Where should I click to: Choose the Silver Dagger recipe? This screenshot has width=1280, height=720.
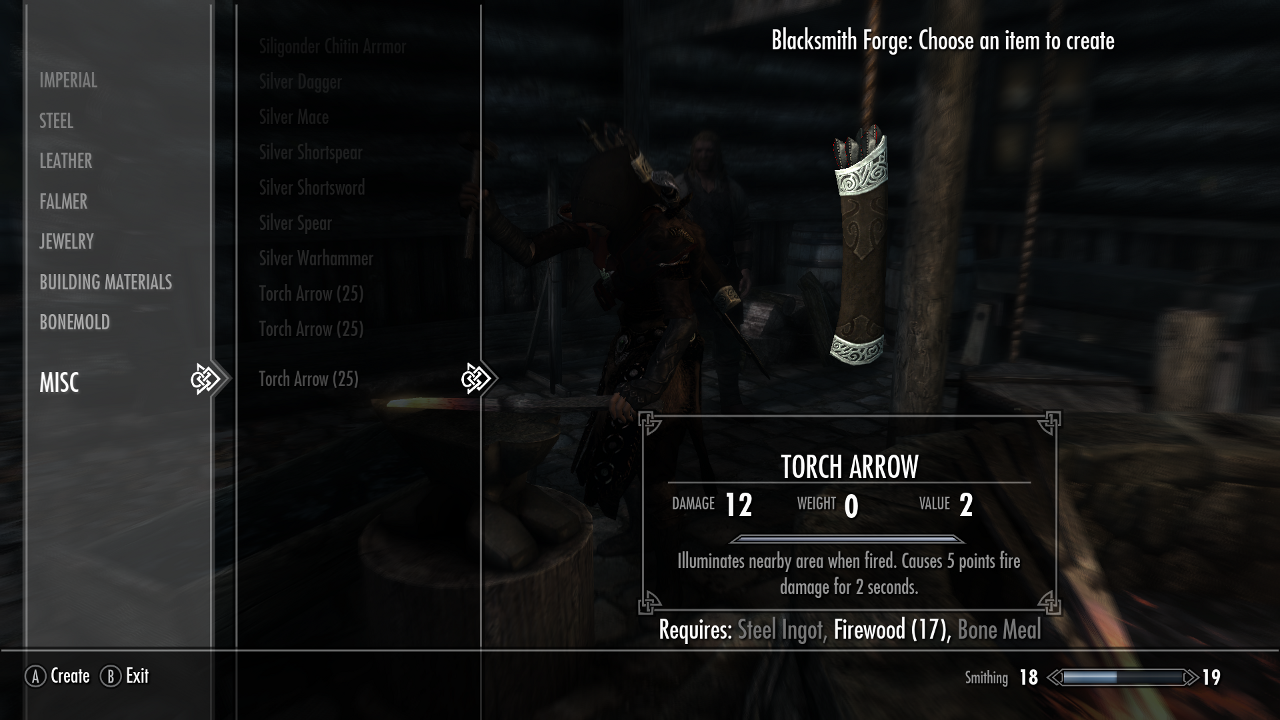(300, 82)
